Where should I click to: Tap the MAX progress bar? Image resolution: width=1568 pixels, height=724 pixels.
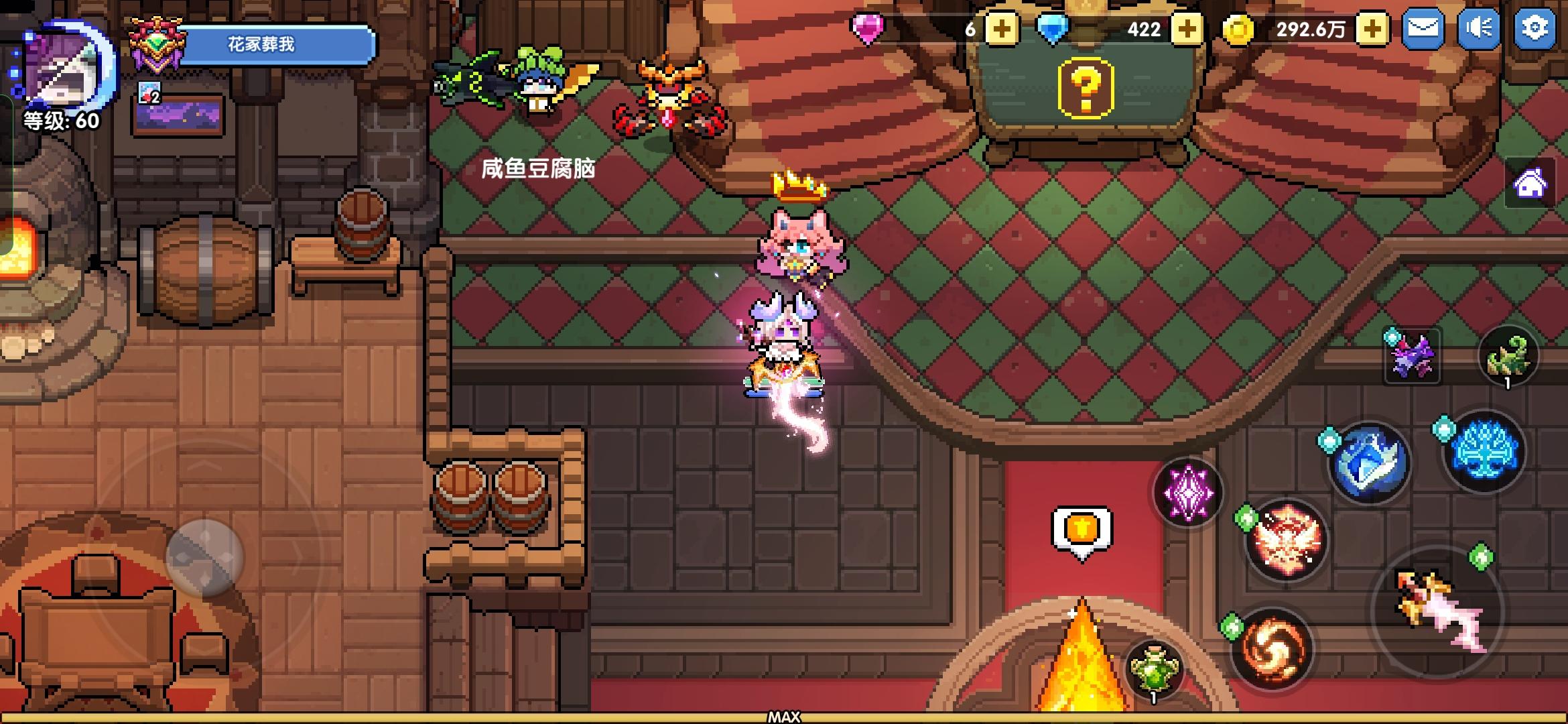tap(784, 716)
